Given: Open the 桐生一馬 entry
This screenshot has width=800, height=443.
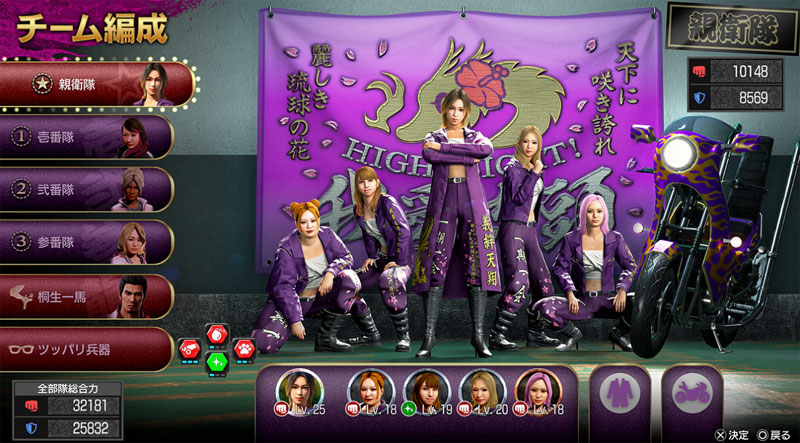Looking at the screenshot, I should pos(88,296).
